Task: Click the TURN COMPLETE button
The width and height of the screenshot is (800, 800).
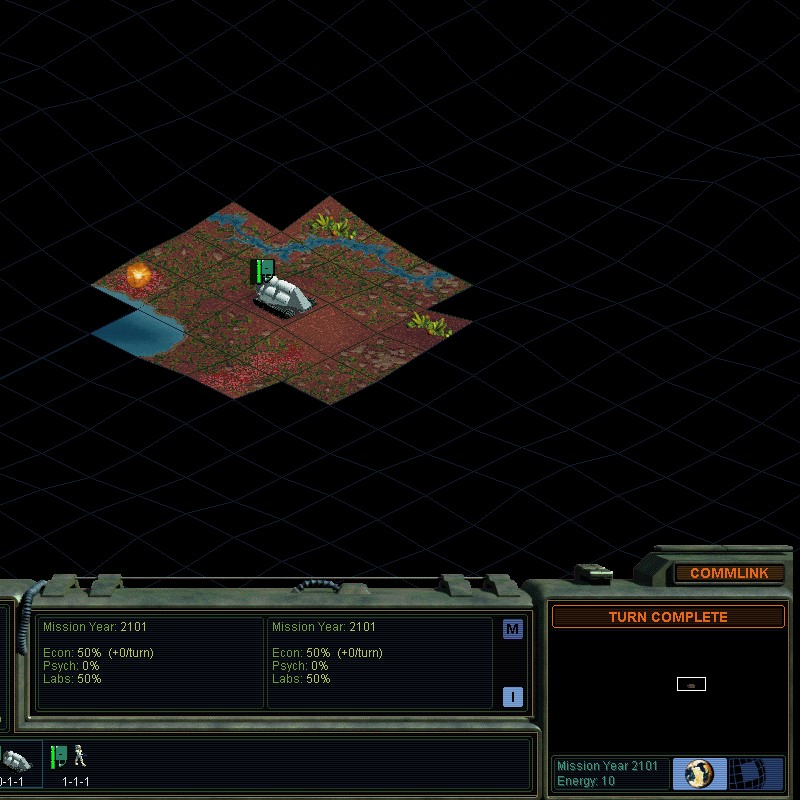Action: [x=668, y=617]
